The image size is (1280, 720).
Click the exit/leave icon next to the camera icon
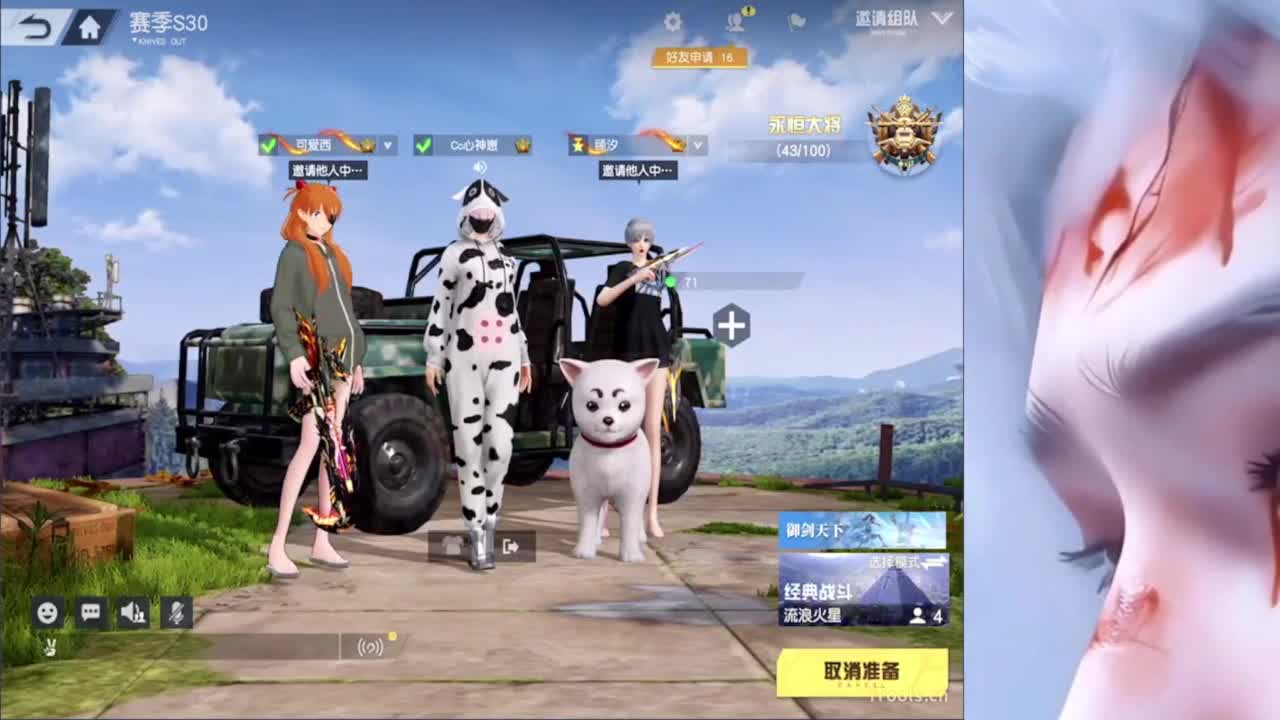510,547
